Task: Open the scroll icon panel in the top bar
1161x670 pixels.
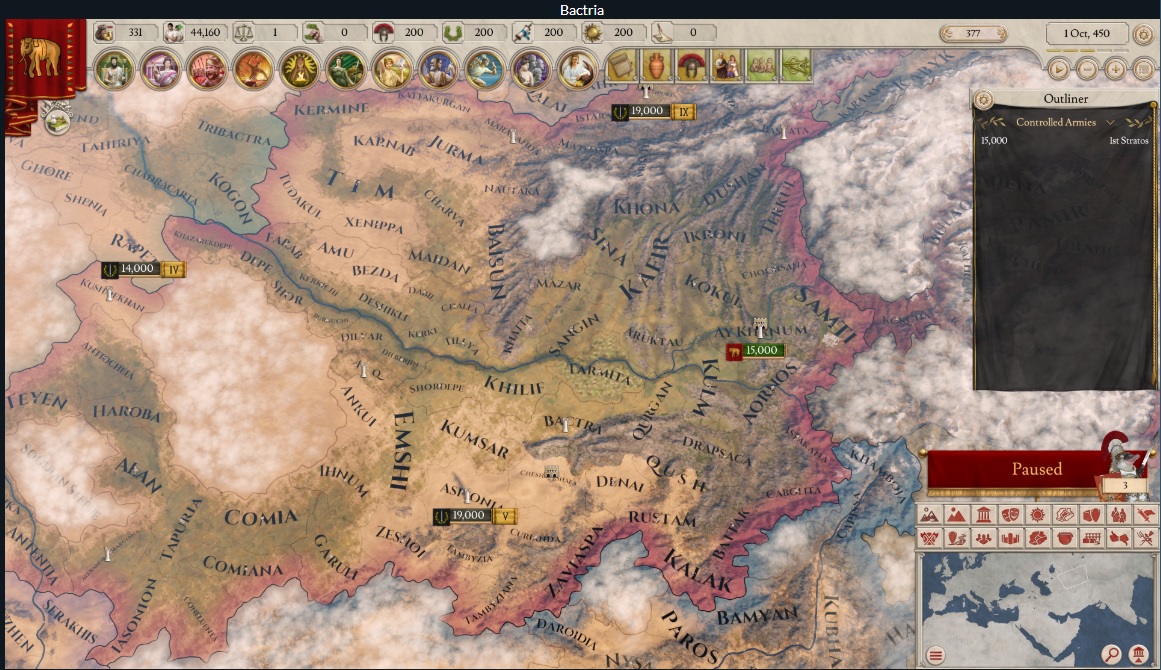Action: tap(623, 68)
